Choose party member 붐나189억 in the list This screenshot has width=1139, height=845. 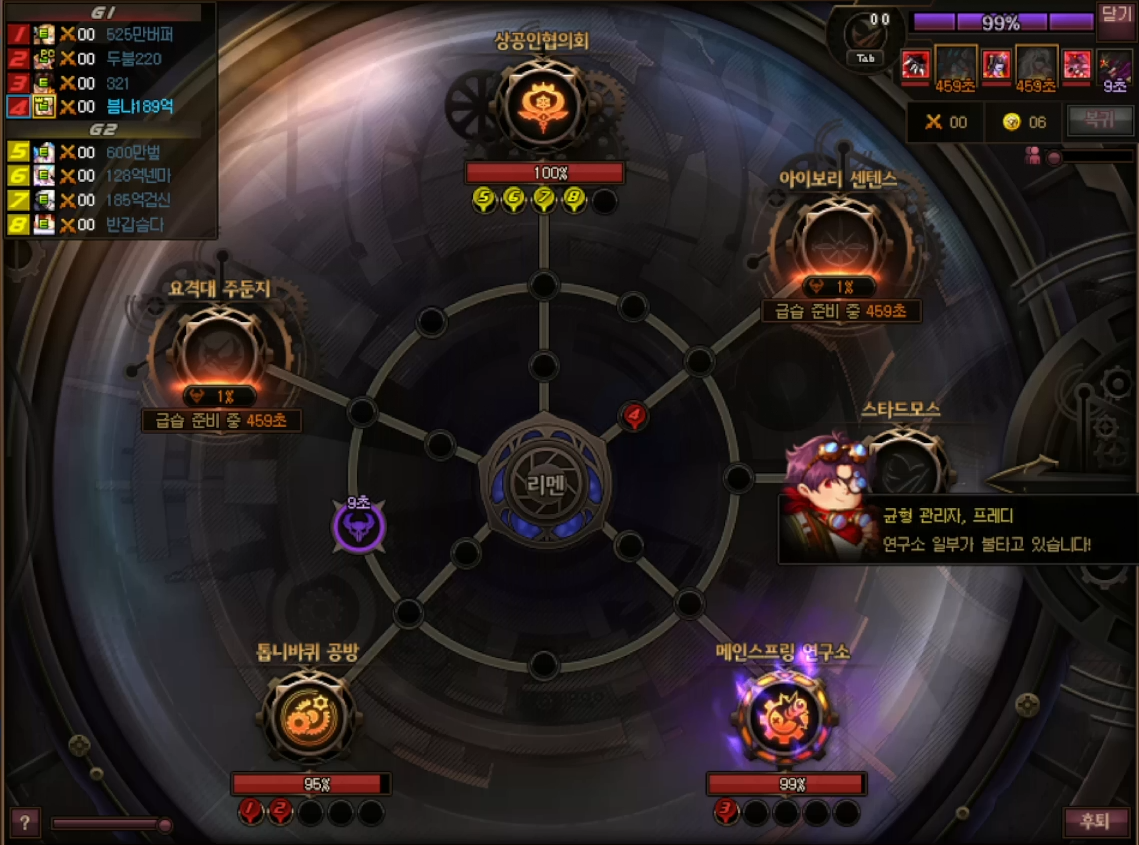139,106
